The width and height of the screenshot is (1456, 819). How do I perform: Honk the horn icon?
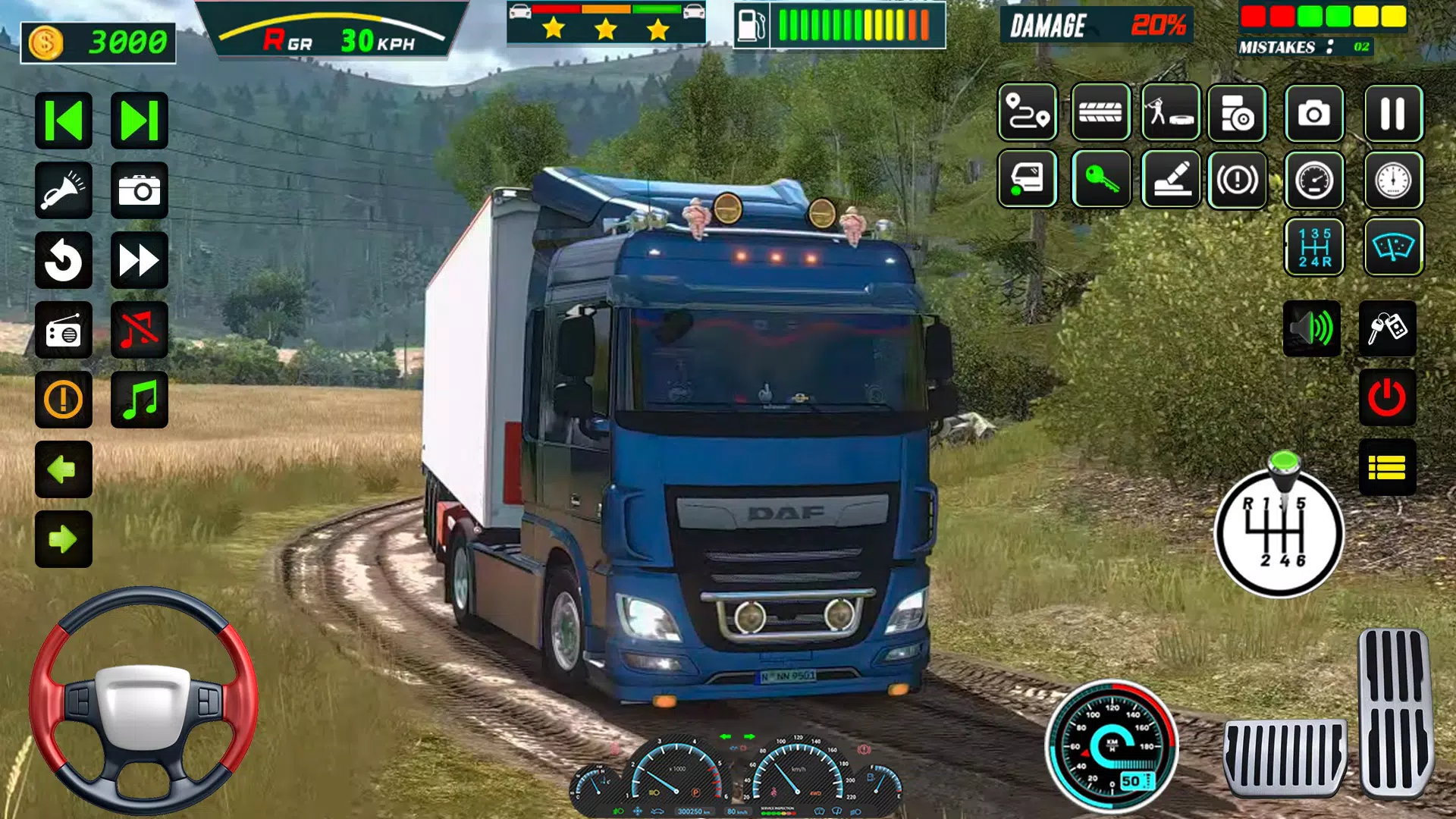point(64,190)
